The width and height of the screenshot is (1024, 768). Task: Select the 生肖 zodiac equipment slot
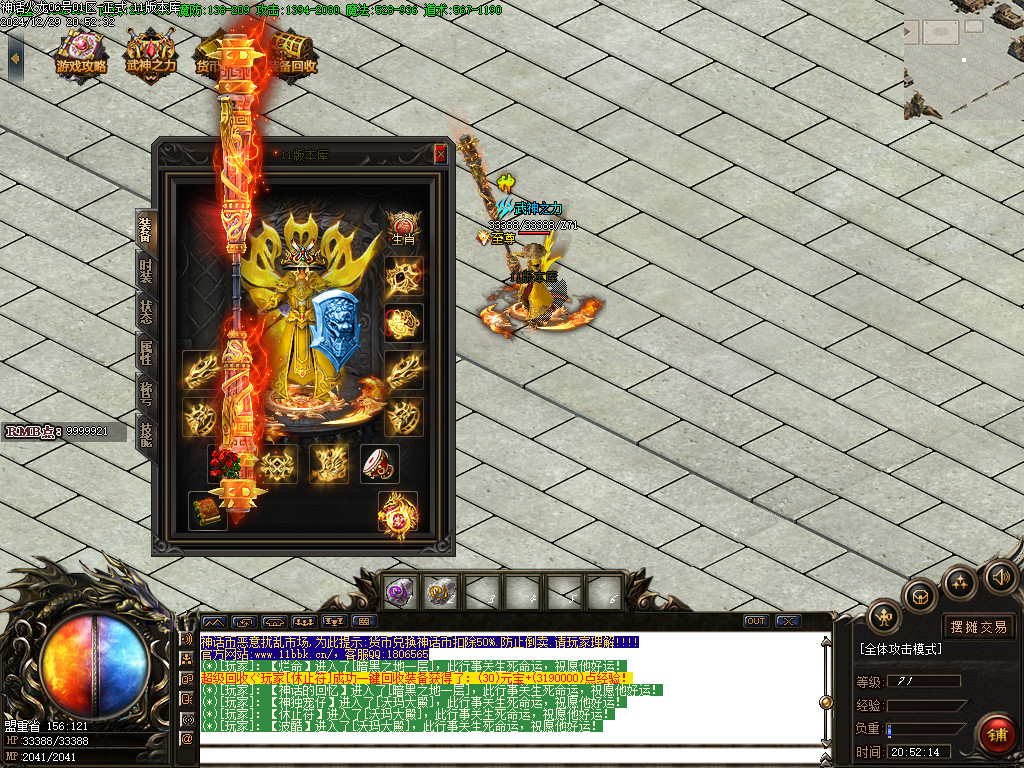point(403,229)
